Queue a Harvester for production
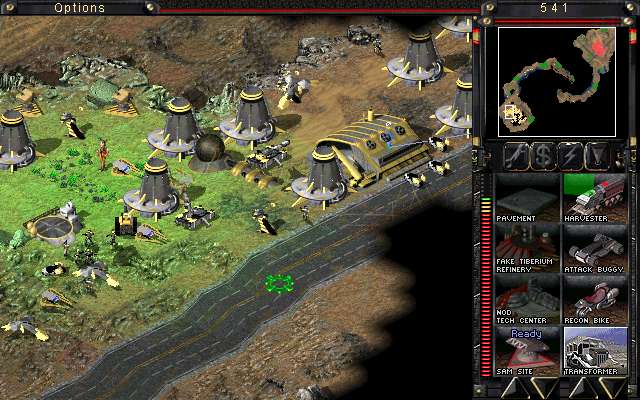640x400 pixels. tap(596, 197)
